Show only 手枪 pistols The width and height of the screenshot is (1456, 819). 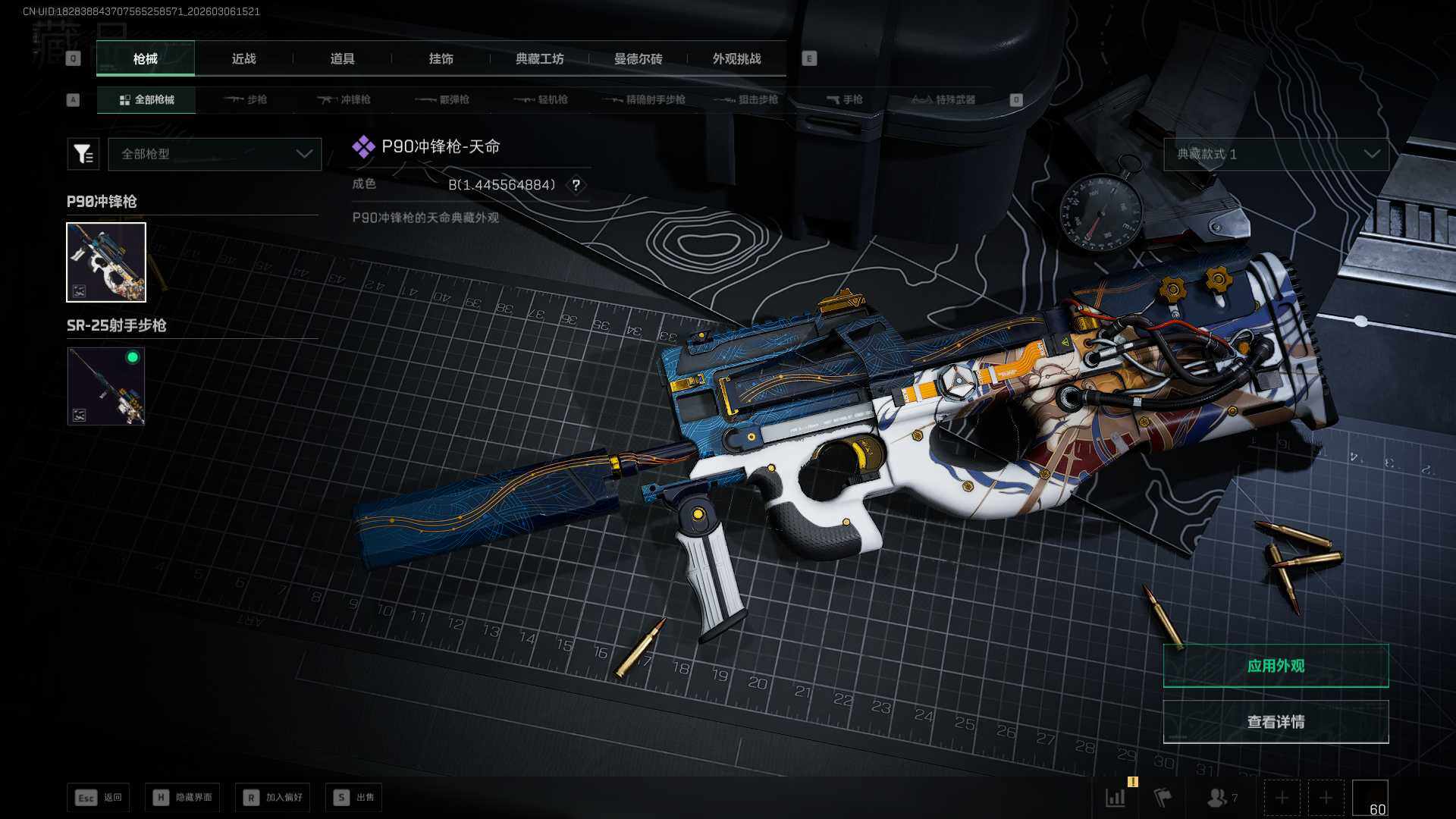(x=845, y=100)
